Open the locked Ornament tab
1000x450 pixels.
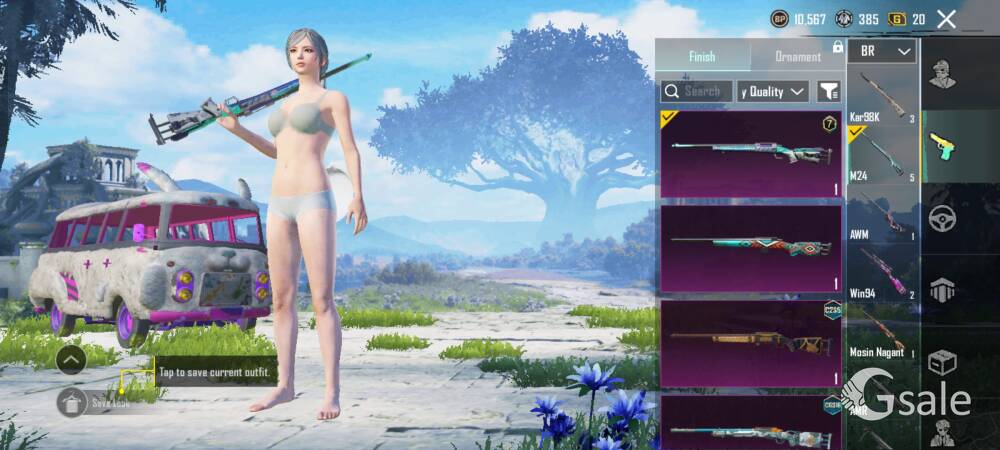pos(798,56)
